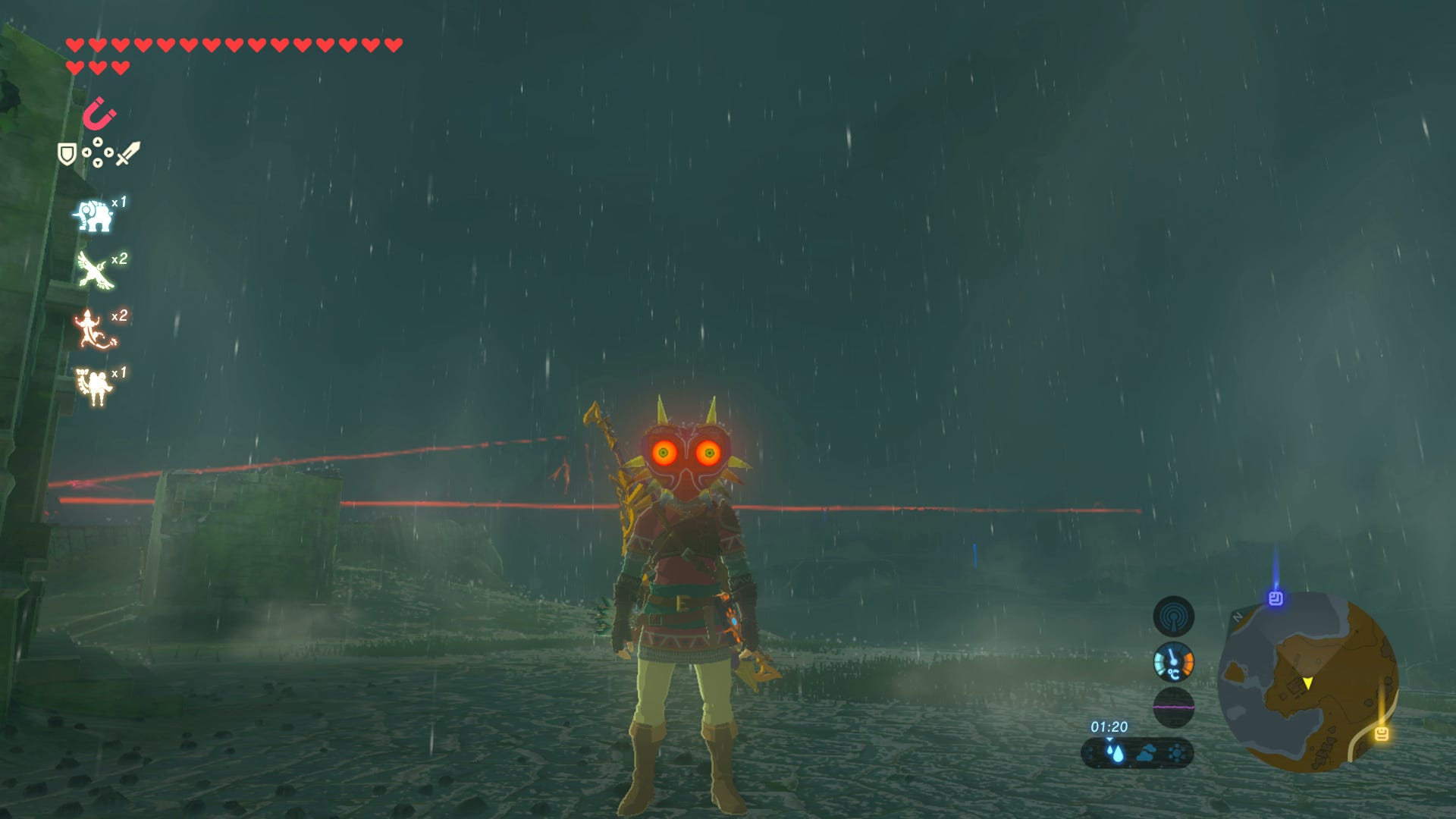Viewport: 1456px width, 819px height.
Task: Toggle the cloud icon in the forecast bar
Action: (1147, 755)
